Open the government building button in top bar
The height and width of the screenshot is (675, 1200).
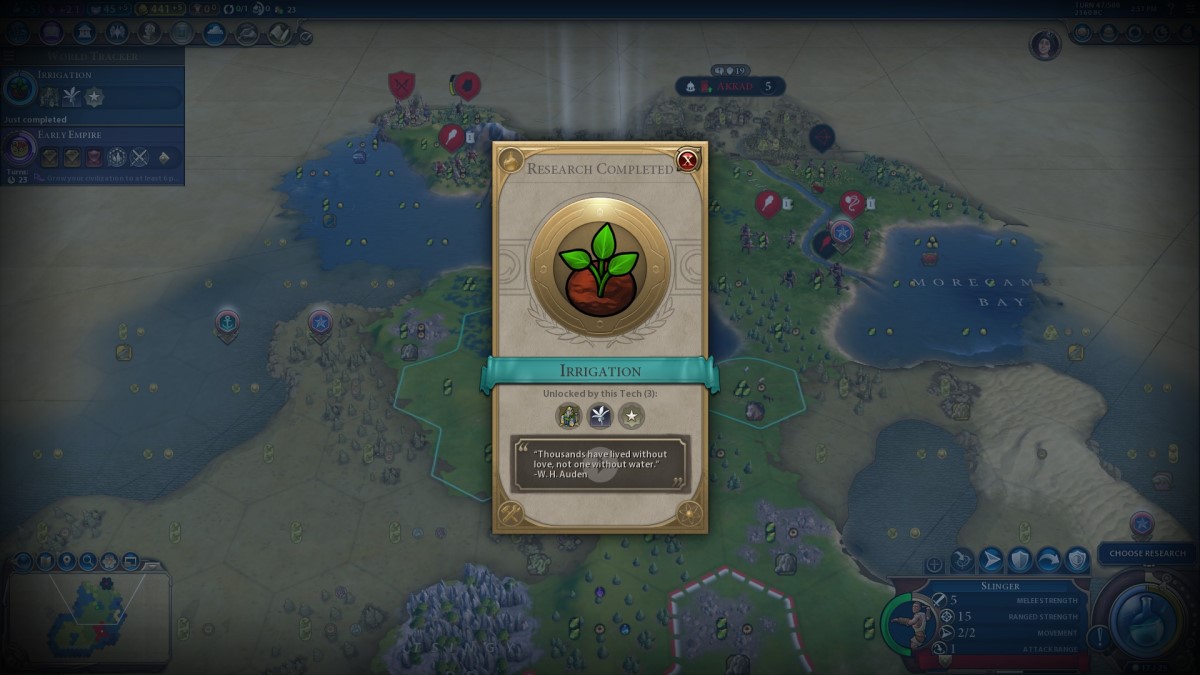pyautogui.click(x=83, y=33)
